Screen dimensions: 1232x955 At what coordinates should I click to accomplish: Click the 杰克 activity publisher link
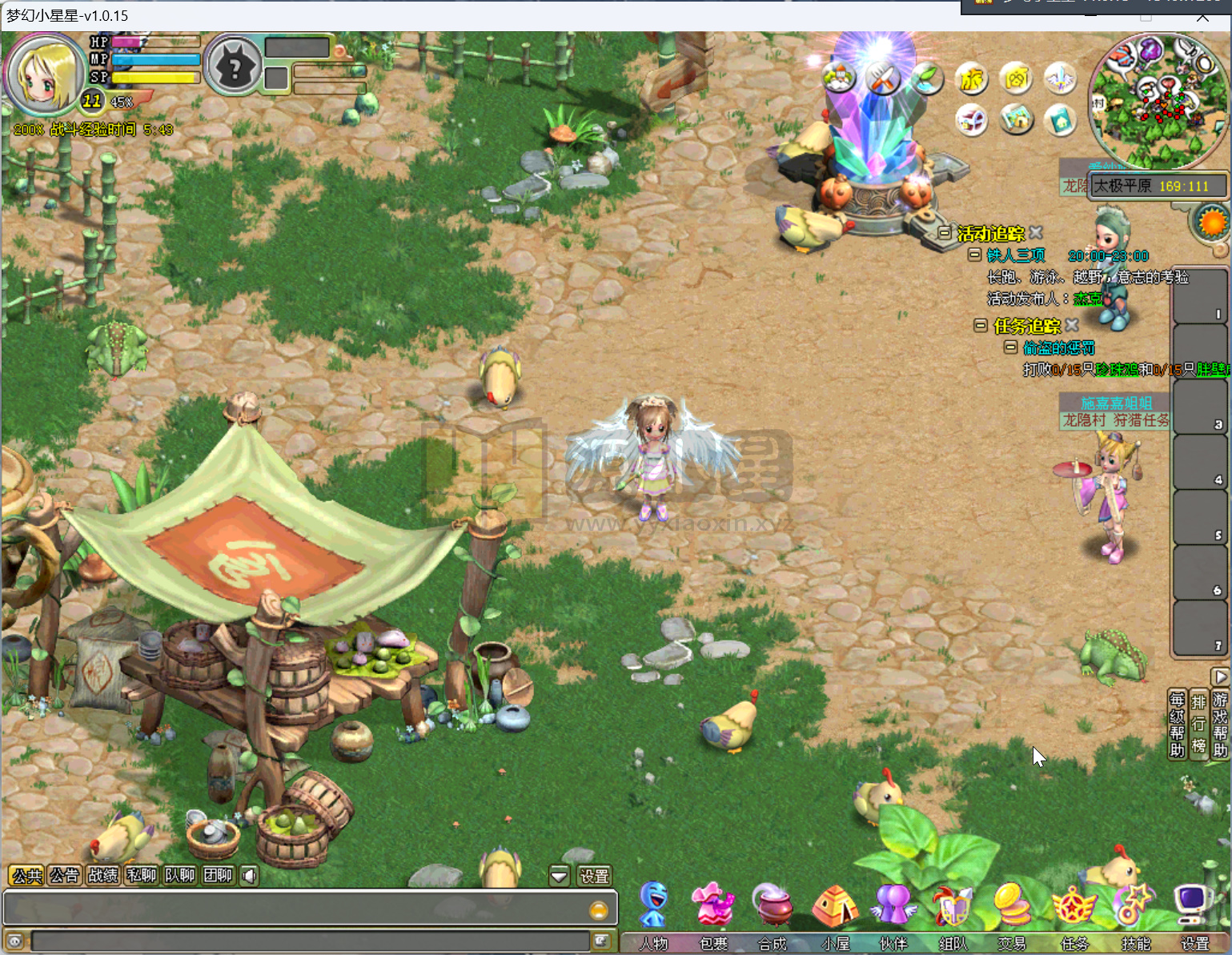[x=1089, y=298]
